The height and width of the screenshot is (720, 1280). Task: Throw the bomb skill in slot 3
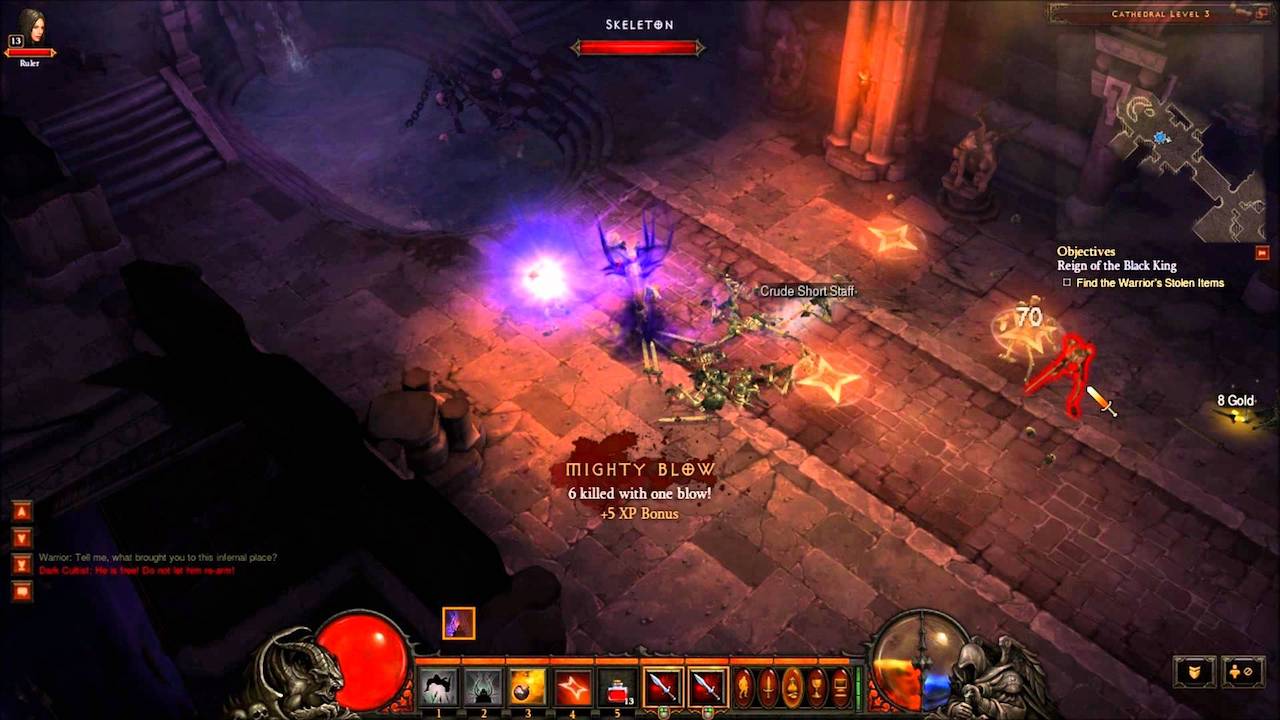(528, 687)
